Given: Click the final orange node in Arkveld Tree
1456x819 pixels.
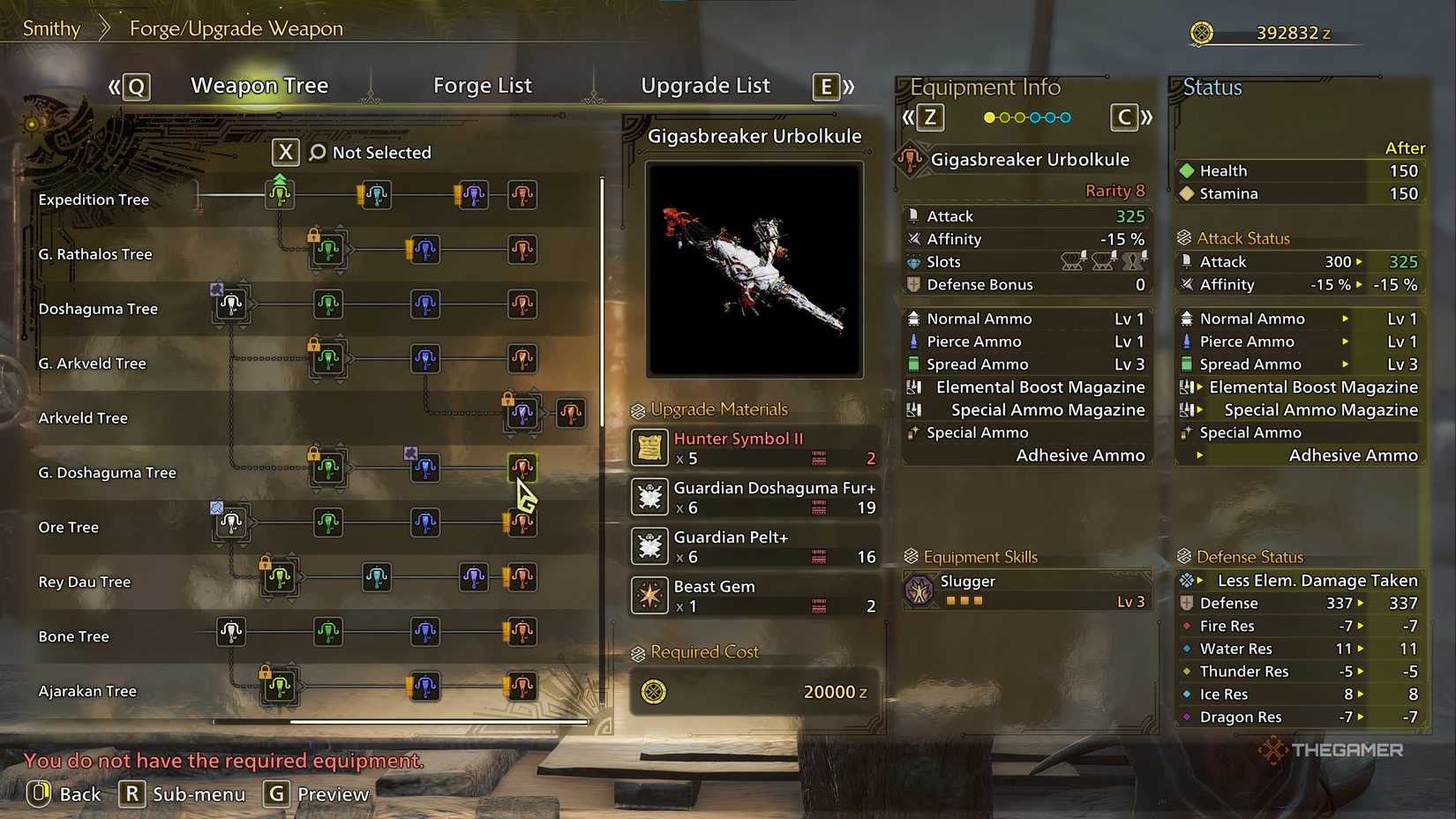Looking at the screenshot, I should (x=571, y=412).
